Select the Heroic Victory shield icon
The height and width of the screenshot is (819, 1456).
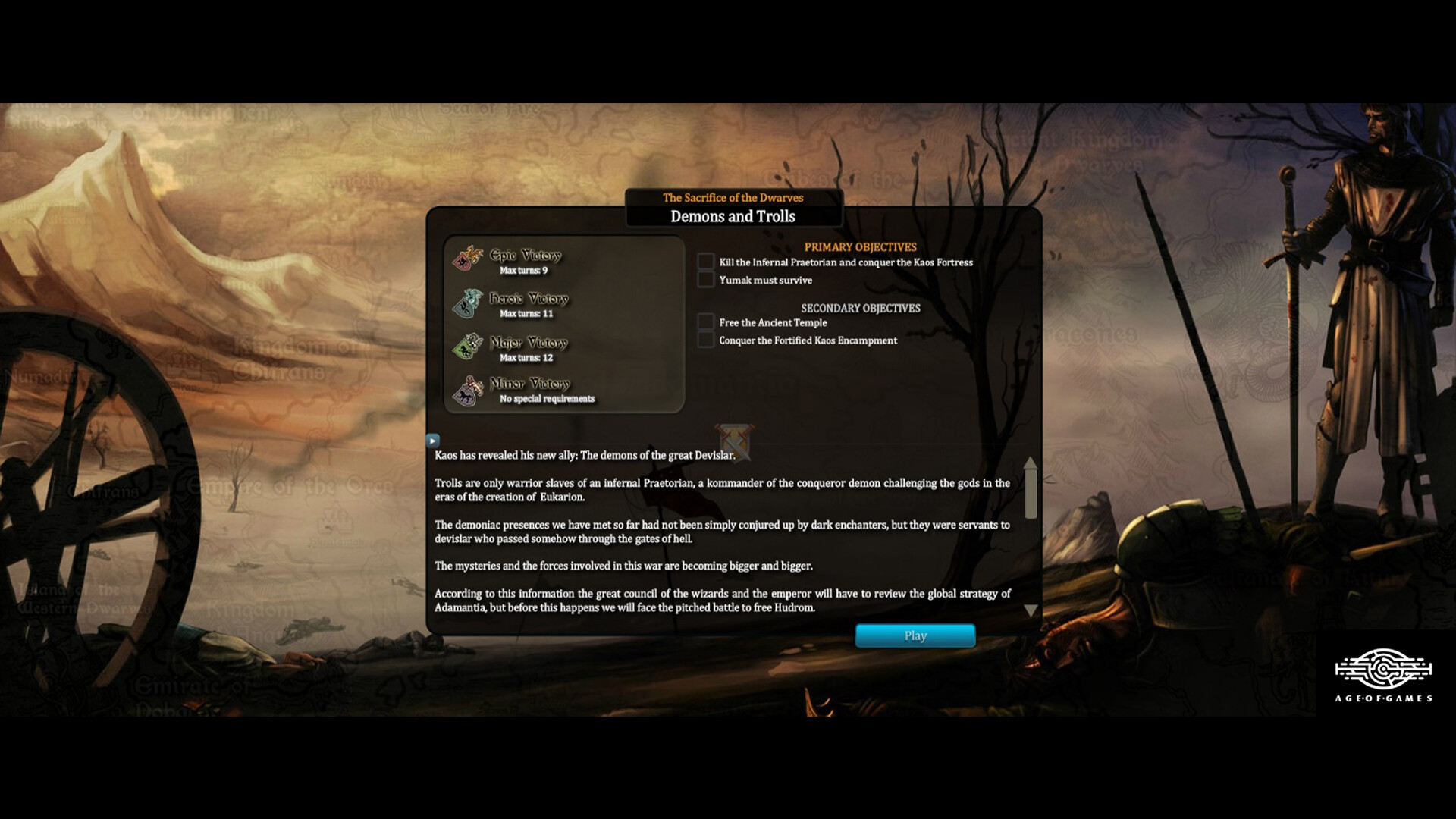[466, 304]
